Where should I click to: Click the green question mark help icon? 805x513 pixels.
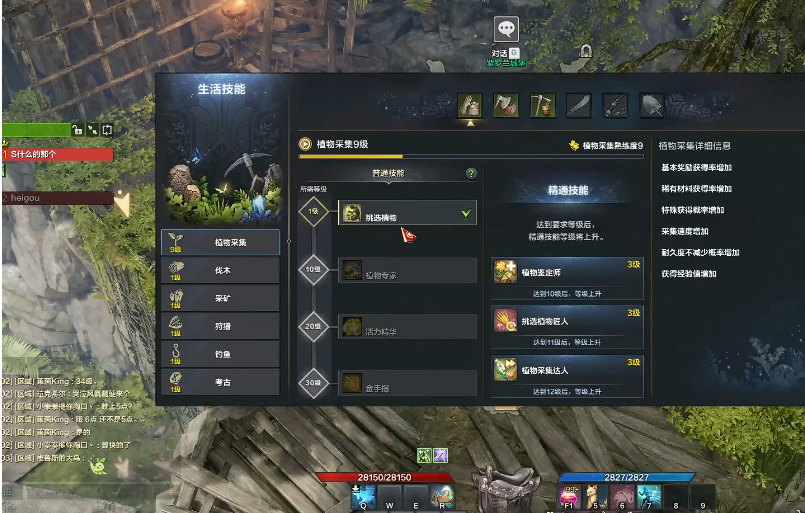click(x=471, y=173)
